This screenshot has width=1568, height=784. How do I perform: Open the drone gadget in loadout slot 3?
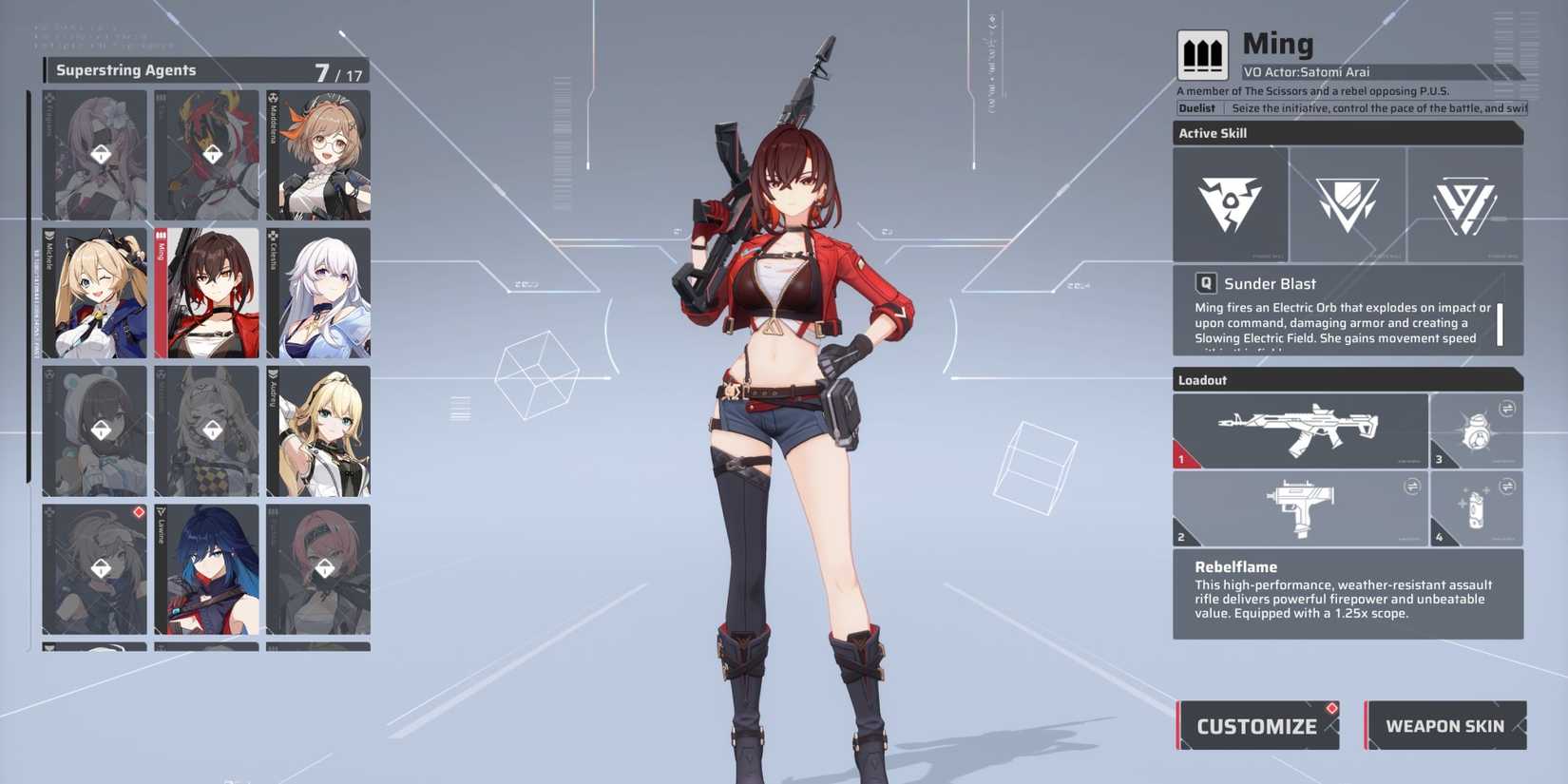pos(1476,429)
